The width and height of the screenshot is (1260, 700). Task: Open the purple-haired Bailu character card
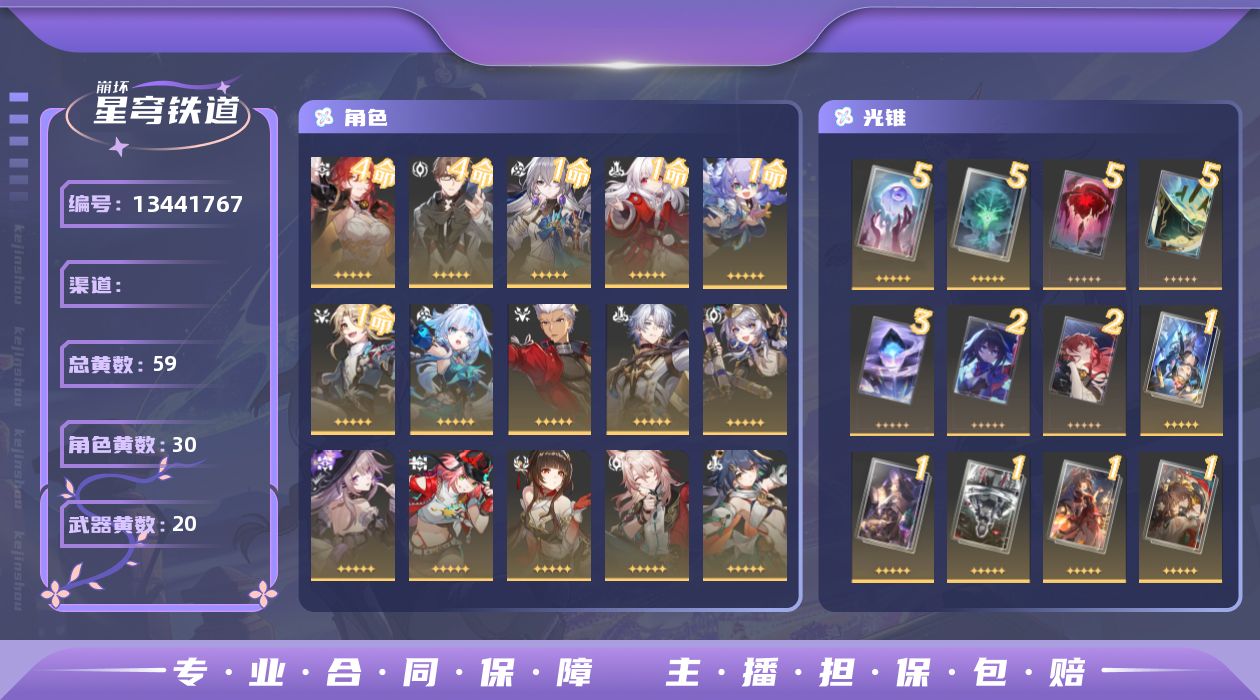744,222
